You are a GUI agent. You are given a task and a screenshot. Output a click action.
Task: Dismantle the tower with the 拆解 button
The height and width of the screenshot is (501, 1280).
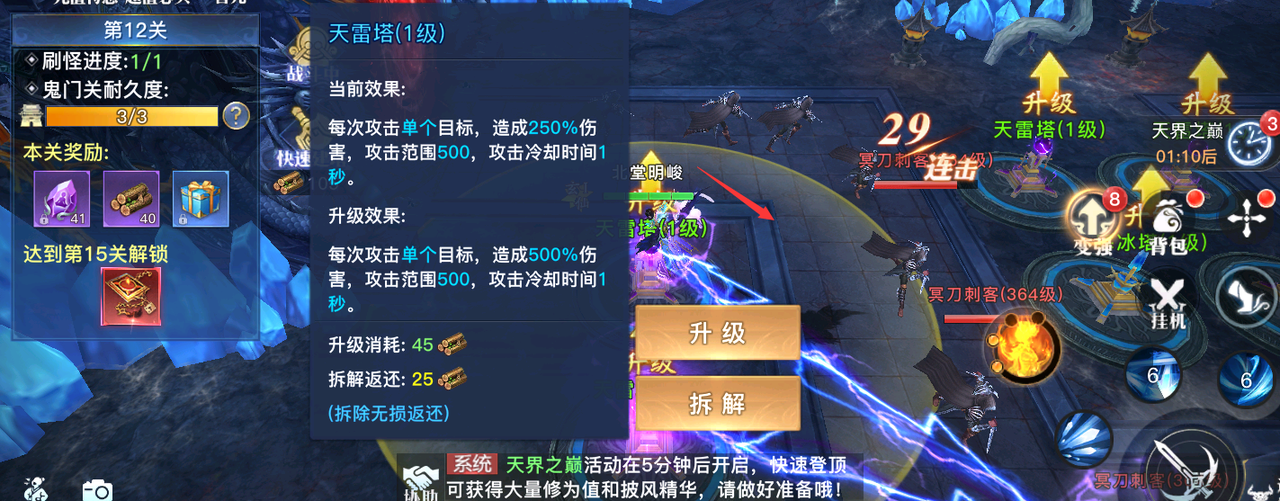(x=717, y=403)
